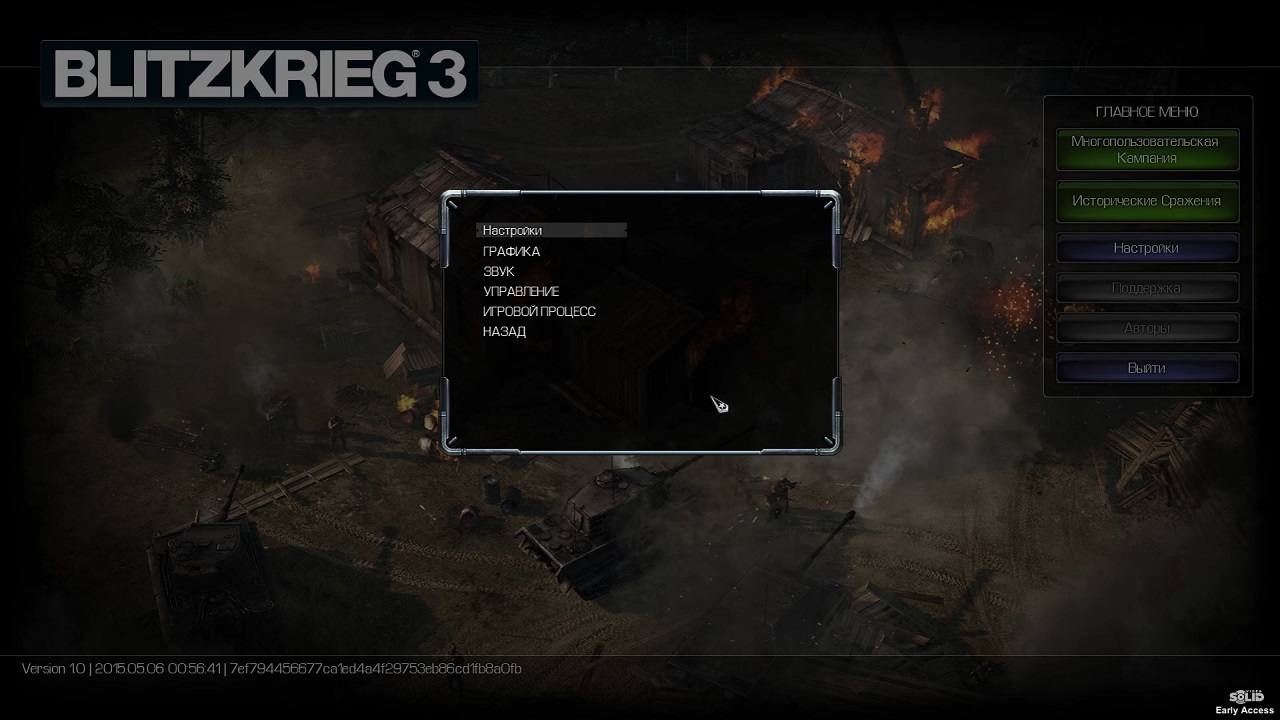Viewport: 1280px width, 720px height.
Task: Show the Авторы credits screen
Action: pyautogui.click(x=1147, y=328)
